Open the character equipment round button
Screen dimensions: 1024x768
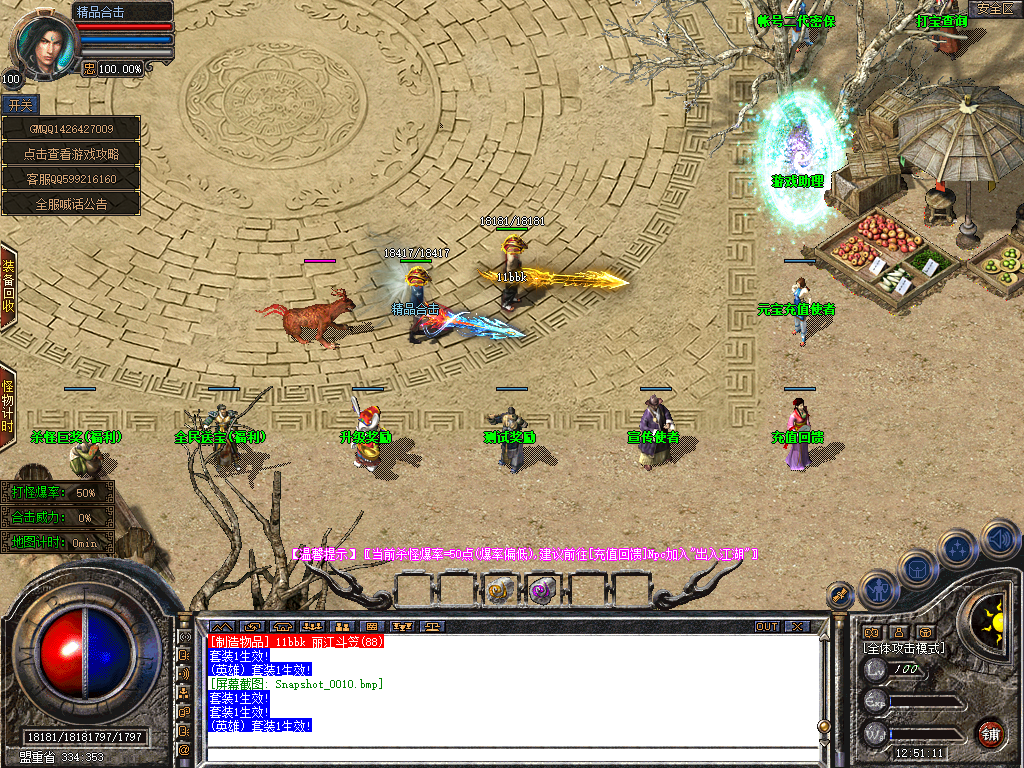coord(877,588)
